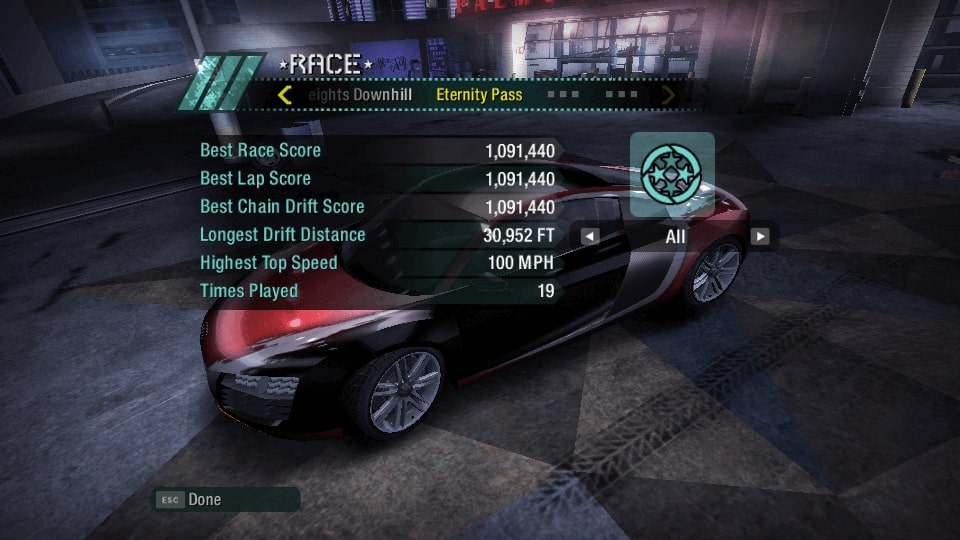The image size is (960, 540).
Task: Go to next track with right arrow
Action: 668,96
